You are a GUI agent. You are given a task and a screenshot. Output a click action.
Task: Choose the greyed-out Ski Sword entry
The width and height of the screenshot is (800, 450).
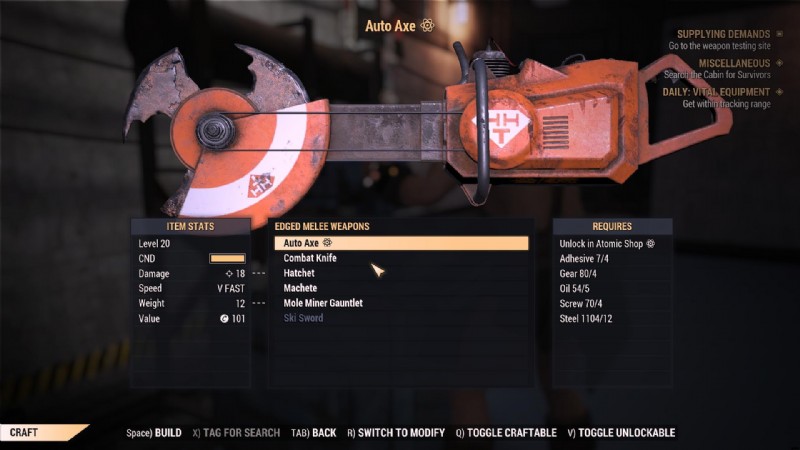(x=303, y=318)
